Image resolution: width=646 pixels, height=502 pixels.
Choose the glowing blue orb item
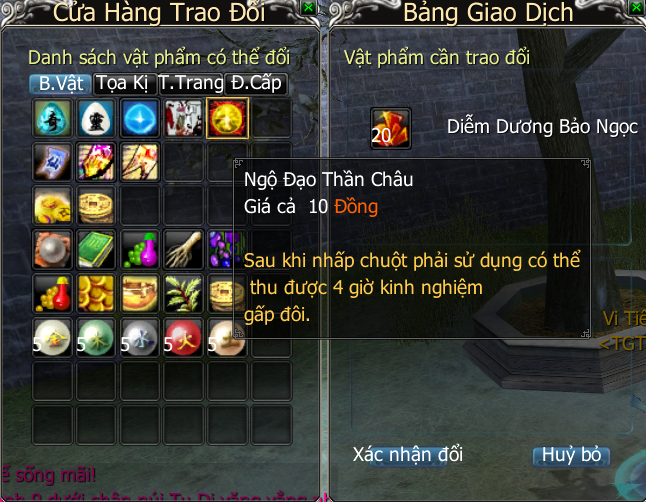click(x=138, y=118)
